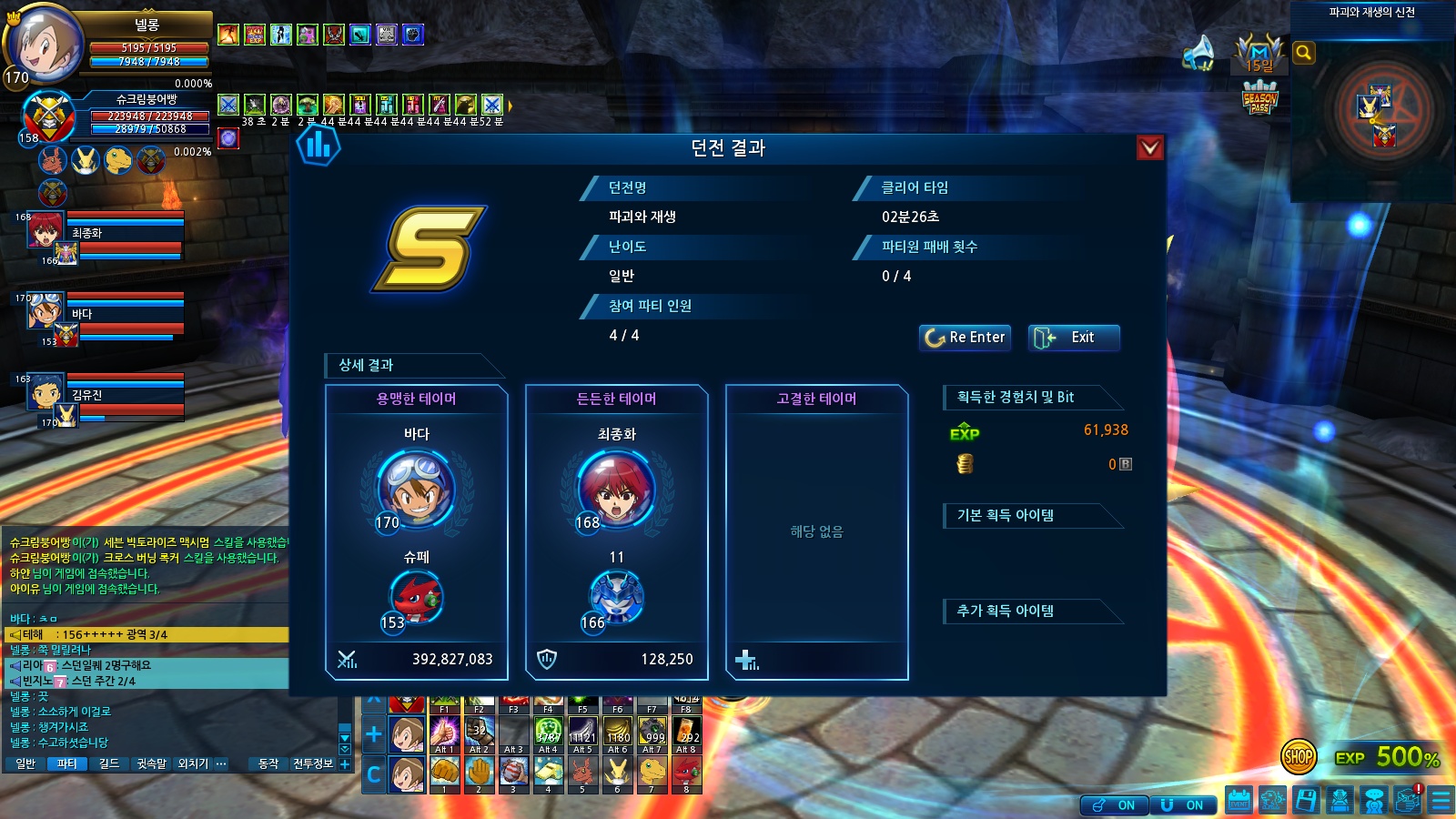
Task: Use the banana item in Alt 6
Action: [618, 733]
